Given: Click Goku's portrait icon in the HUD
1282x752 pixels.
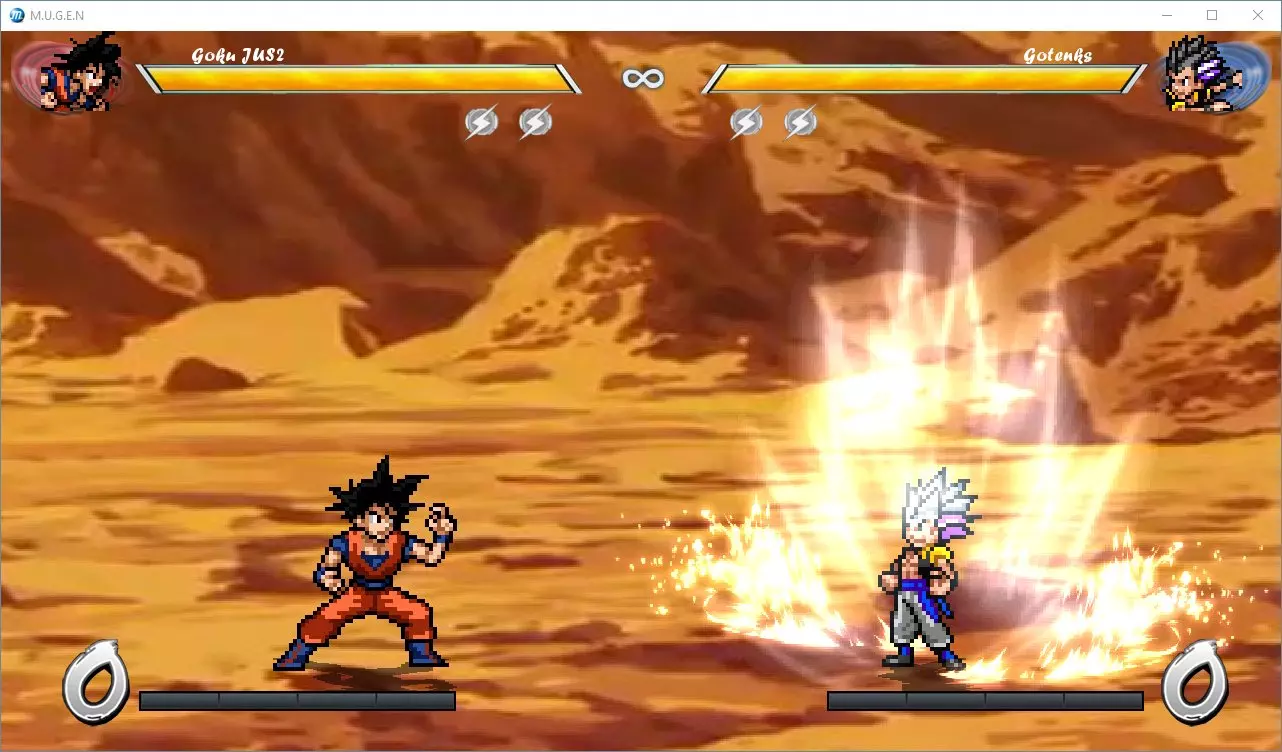Looking at the screenshot, I should click(78, 74).
